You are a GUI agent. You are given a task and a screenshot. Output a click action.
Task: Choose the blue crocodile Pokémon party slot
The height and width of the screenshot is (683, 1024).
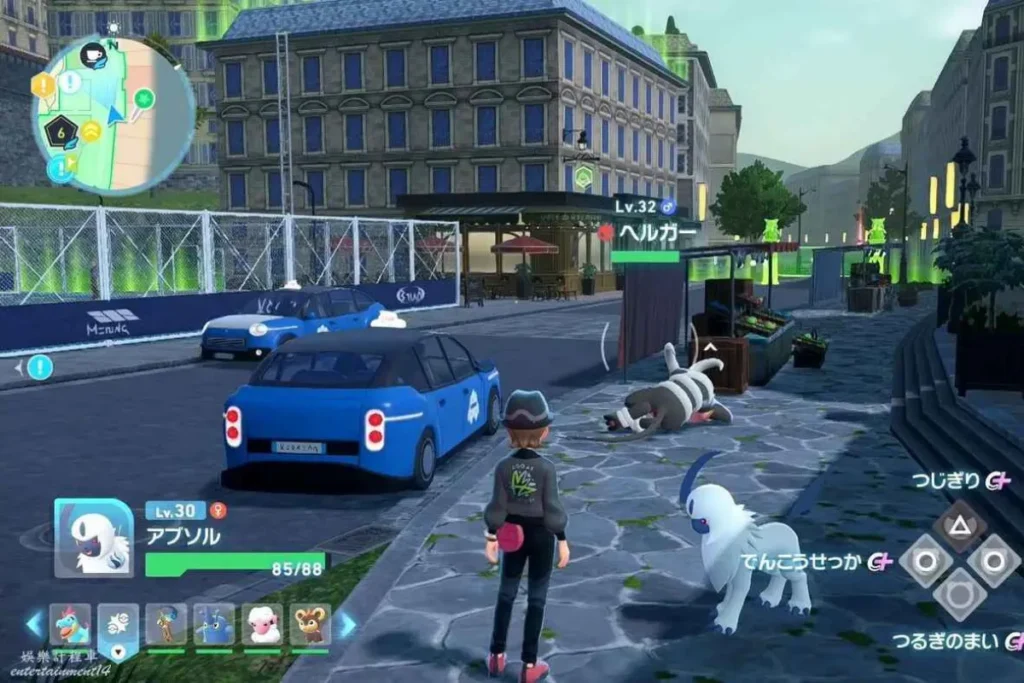(x=70, y=624)
